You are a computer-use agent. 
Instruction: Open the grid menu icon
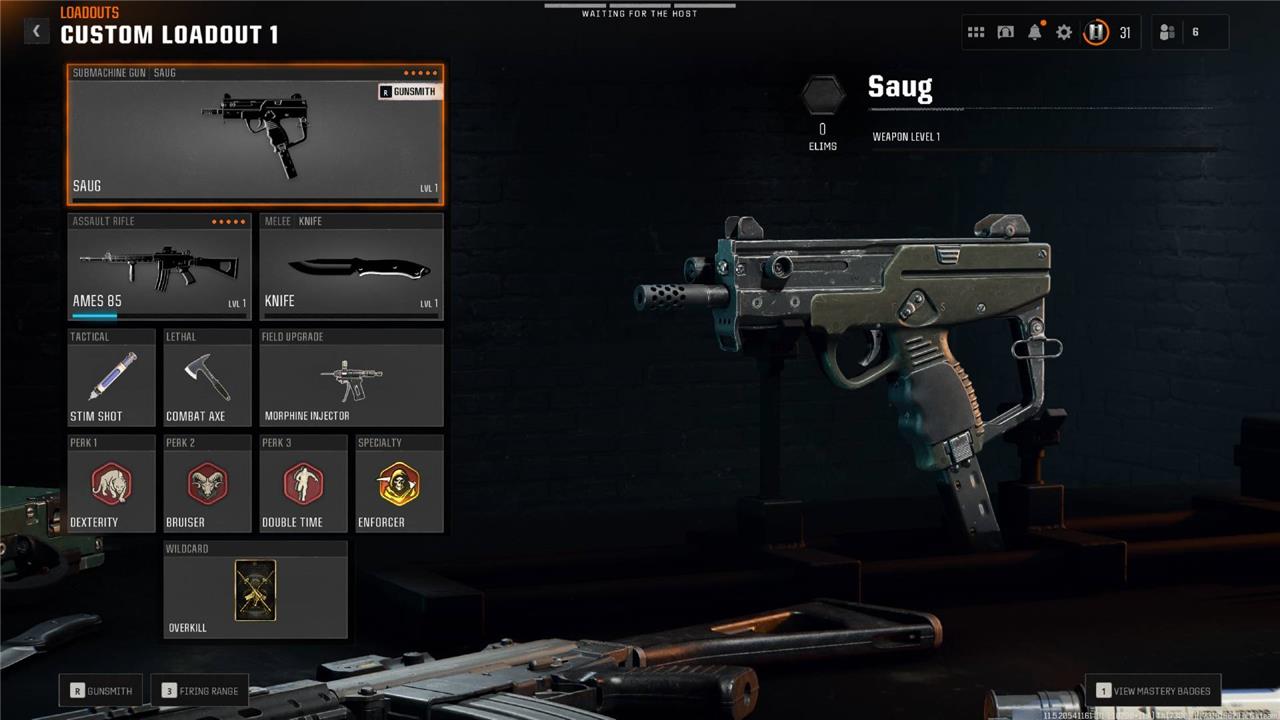click(976, 32)
